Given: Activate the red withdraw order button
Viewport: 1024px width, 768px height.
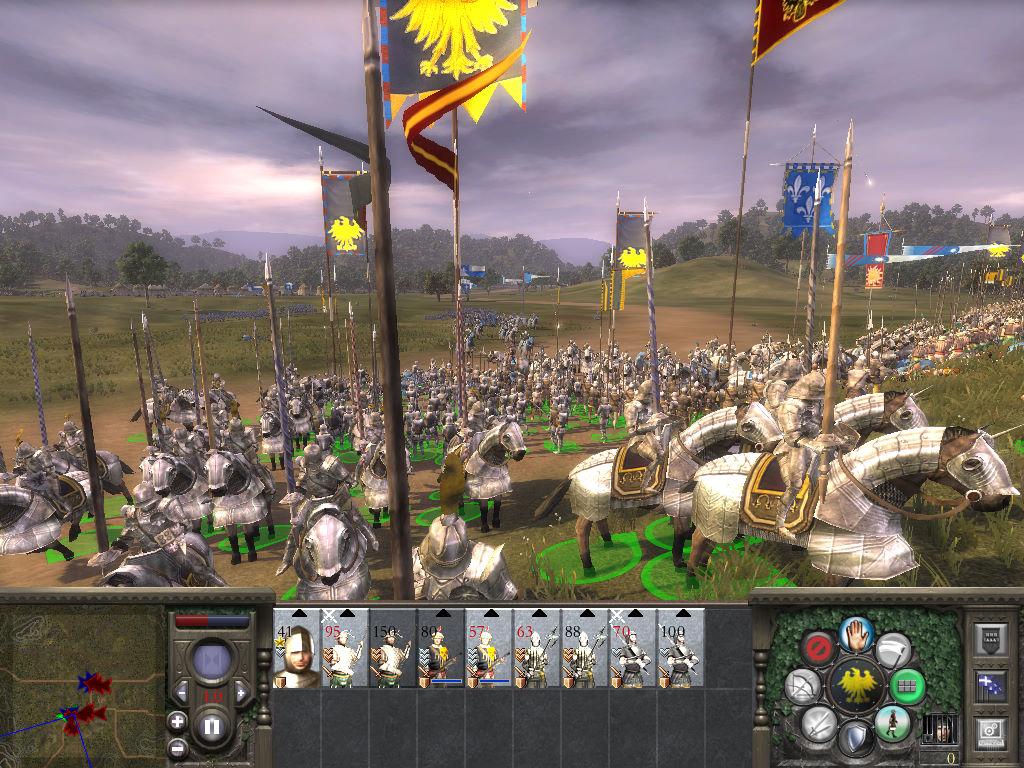Looking at the screenshot, I should (x=819, y=647).
